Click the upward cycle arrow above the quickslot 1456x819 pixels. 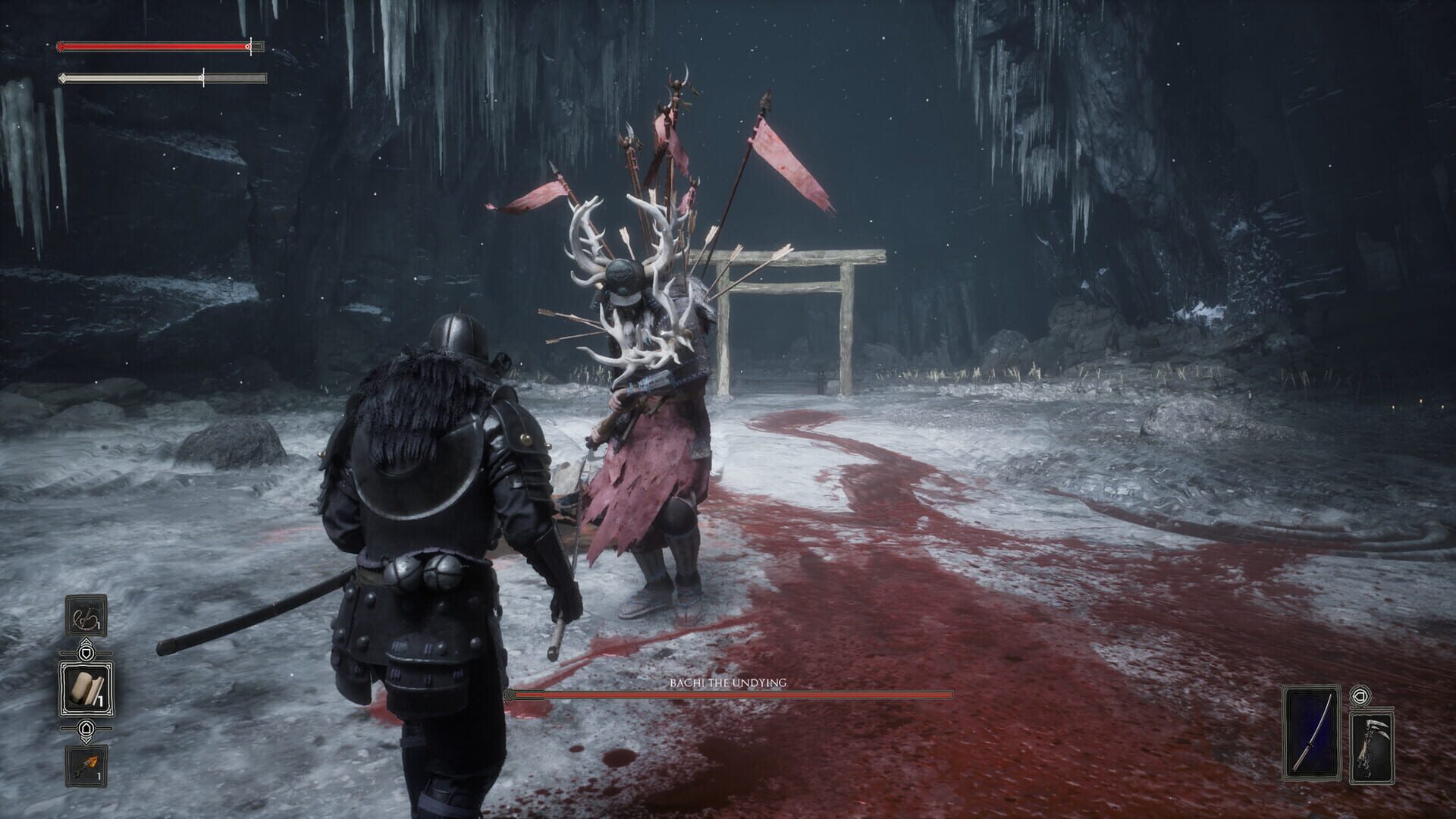pos(86,641)
